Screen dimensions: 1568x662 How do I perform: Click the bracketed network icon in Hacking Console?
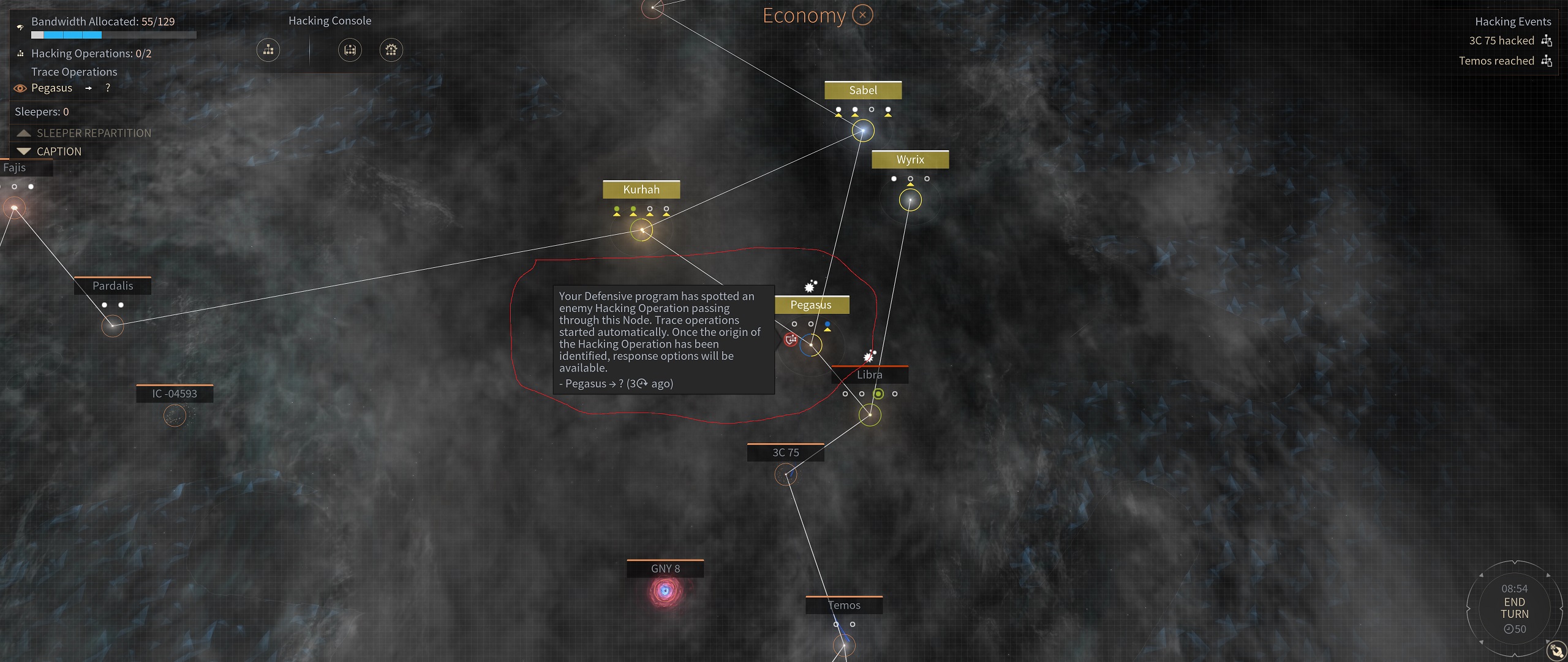pos(350,50)
